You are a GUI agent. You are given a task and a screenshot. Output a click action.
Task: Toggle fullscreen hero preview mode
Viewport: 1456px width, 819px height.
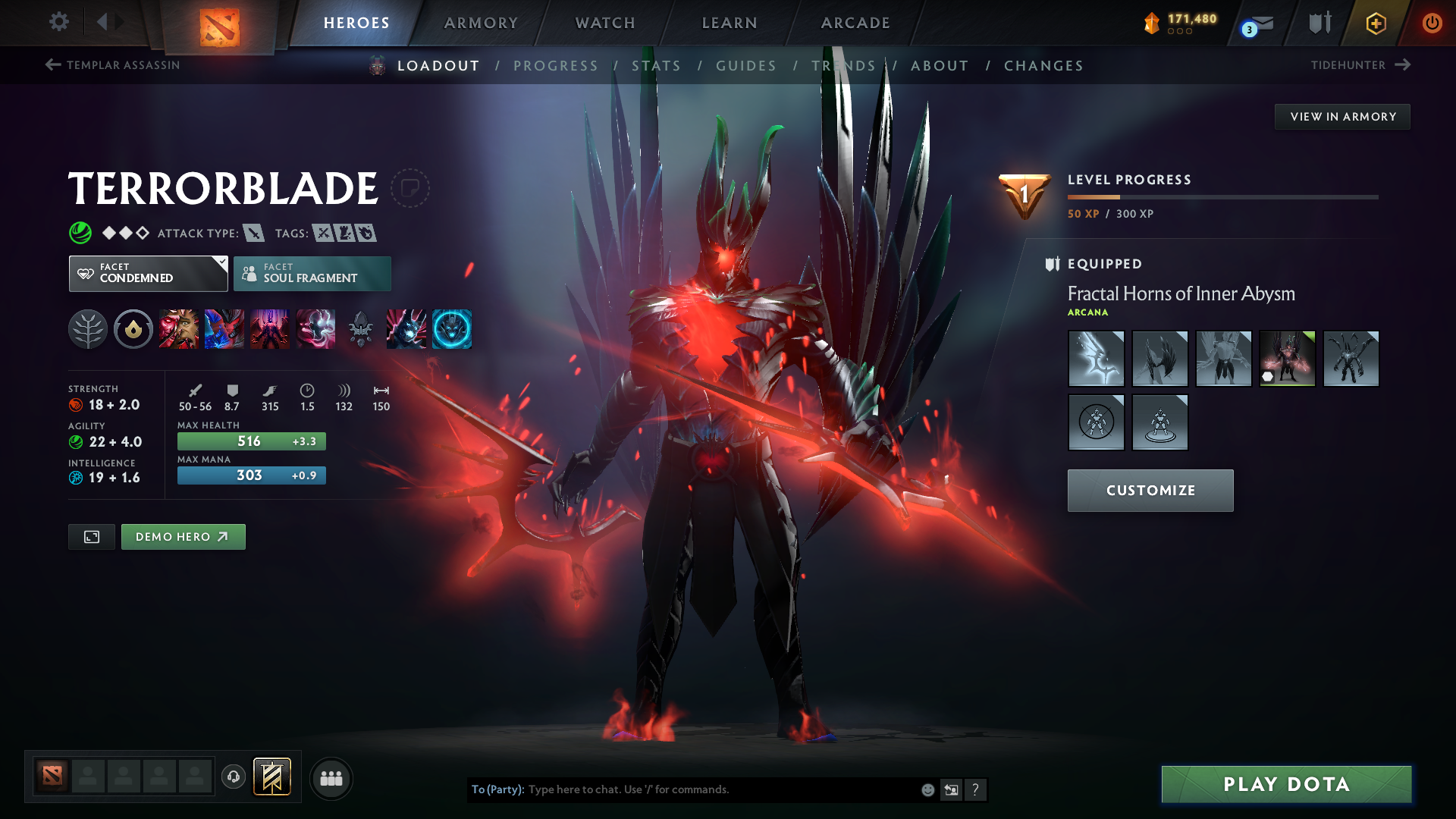click(x=91, y=536)
